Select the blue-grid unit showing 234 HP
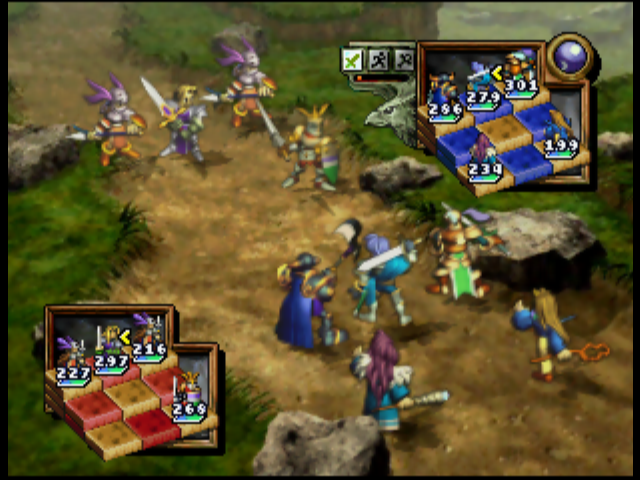640x480 pixels. tap(484, 155)
